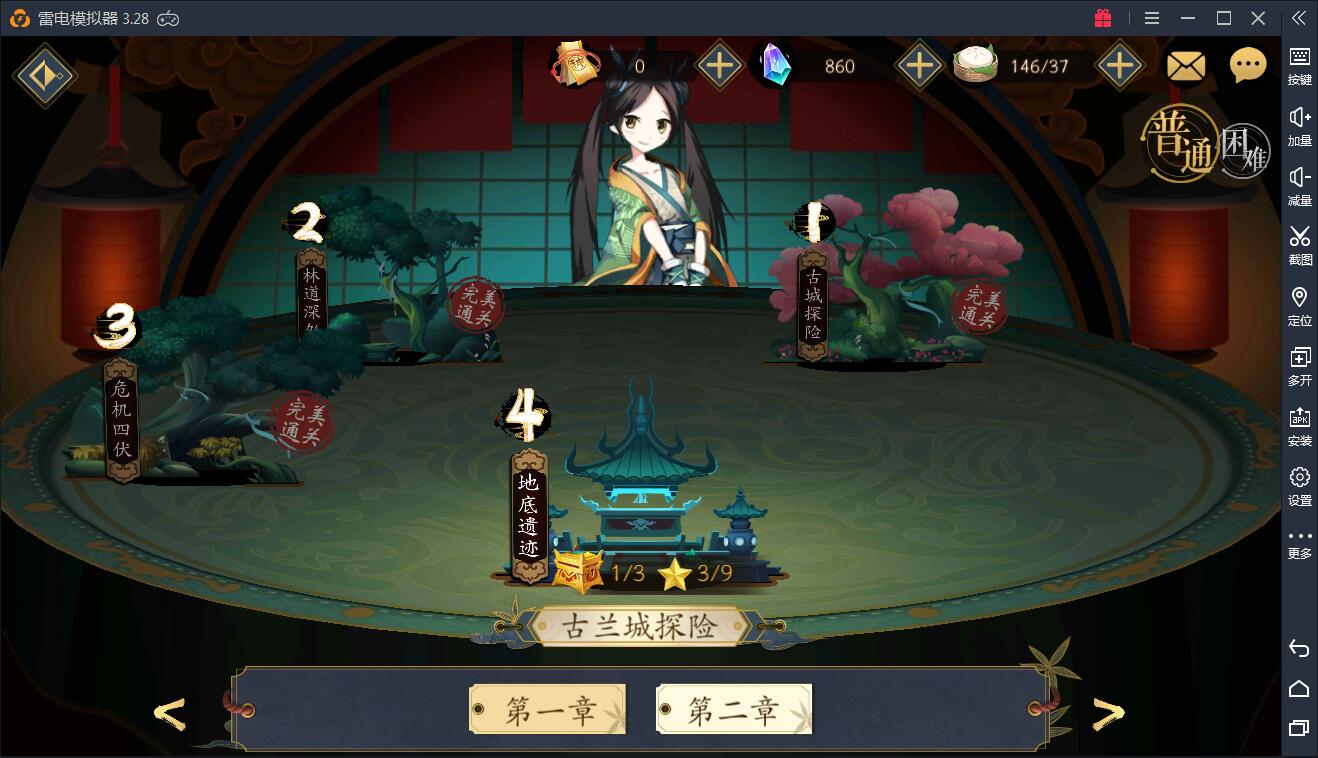Open the red gift box icon in title bar

[x=1102, y=17]
